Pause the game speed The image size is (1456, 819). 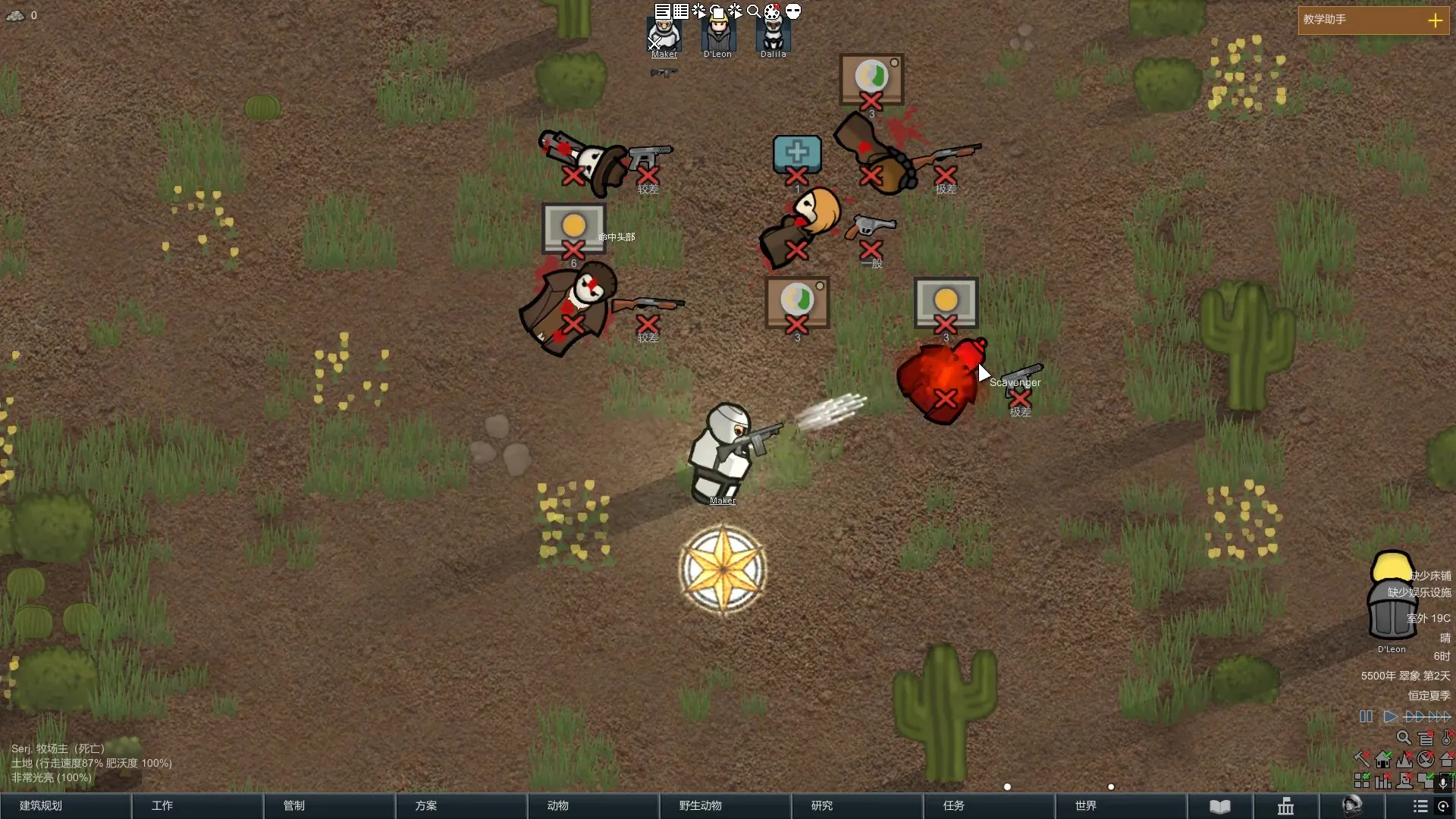[1366, 717]
